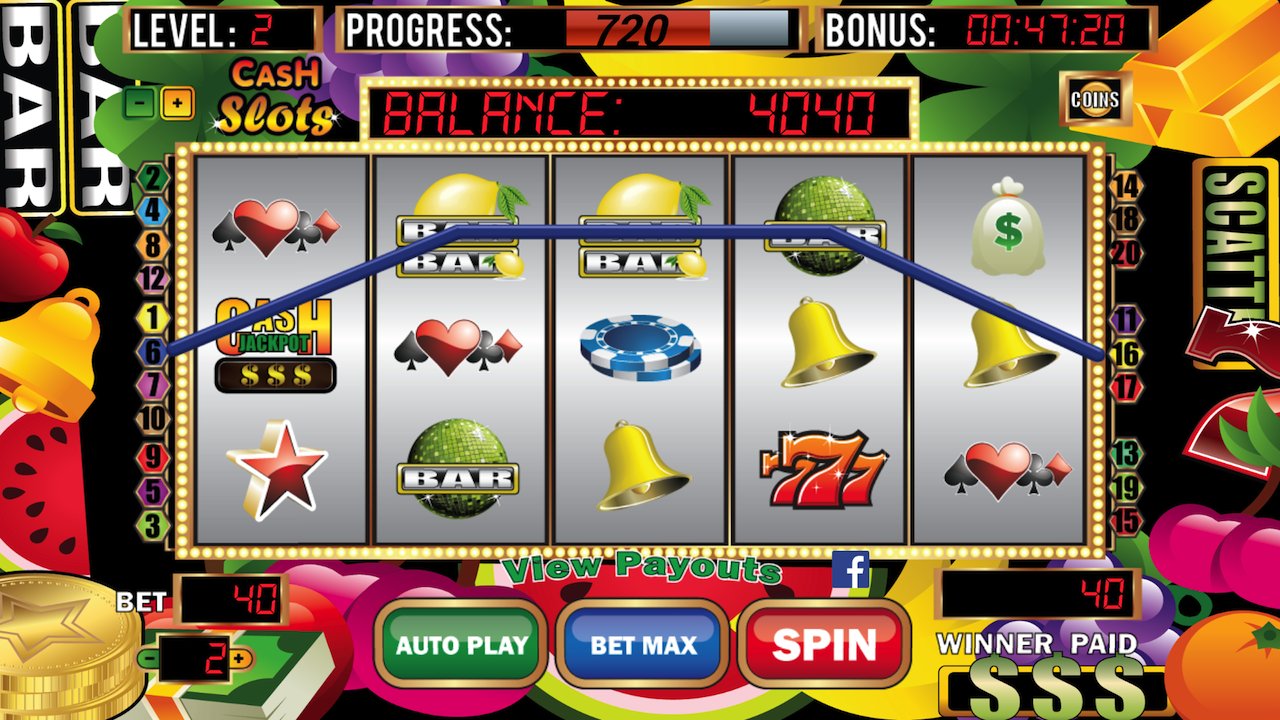The width and height of the screenshot is (1280, 720).
Task: Increase the bet with the orange plus
Action: pyautogui.click(x=238, y=658)
